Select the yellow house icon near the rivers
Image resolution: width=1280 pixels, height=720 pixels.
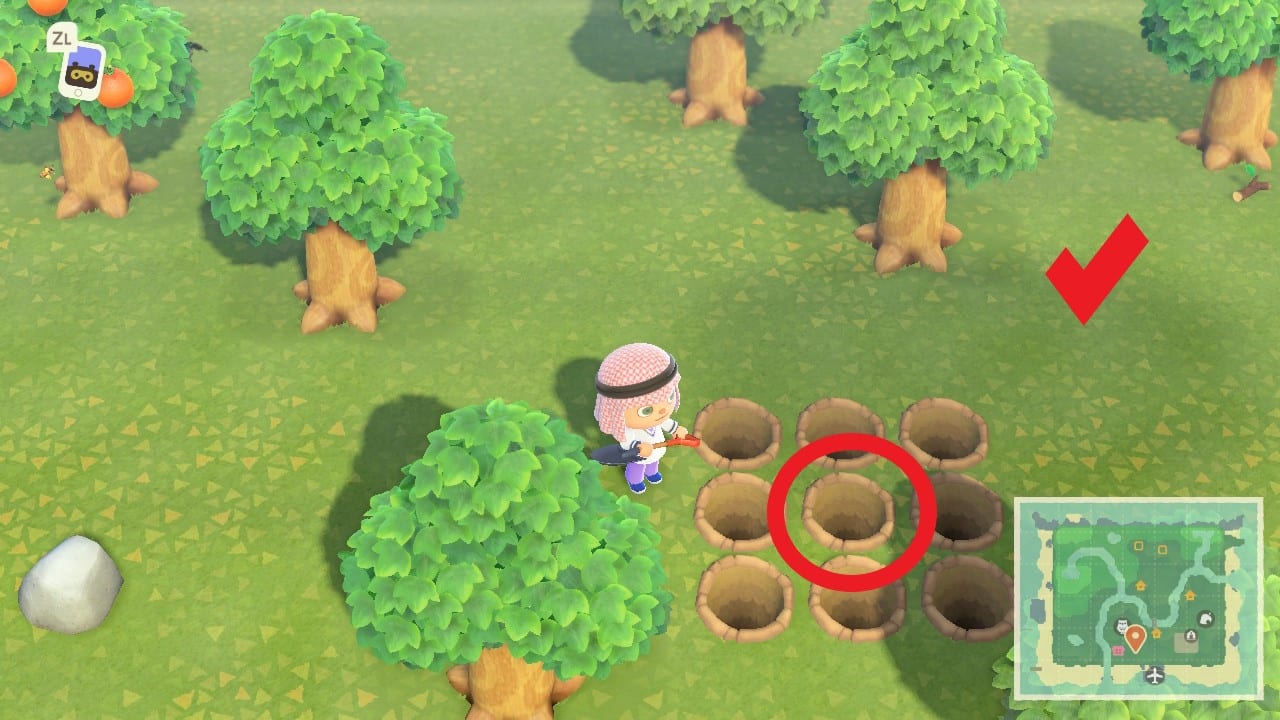[1139, 585]
